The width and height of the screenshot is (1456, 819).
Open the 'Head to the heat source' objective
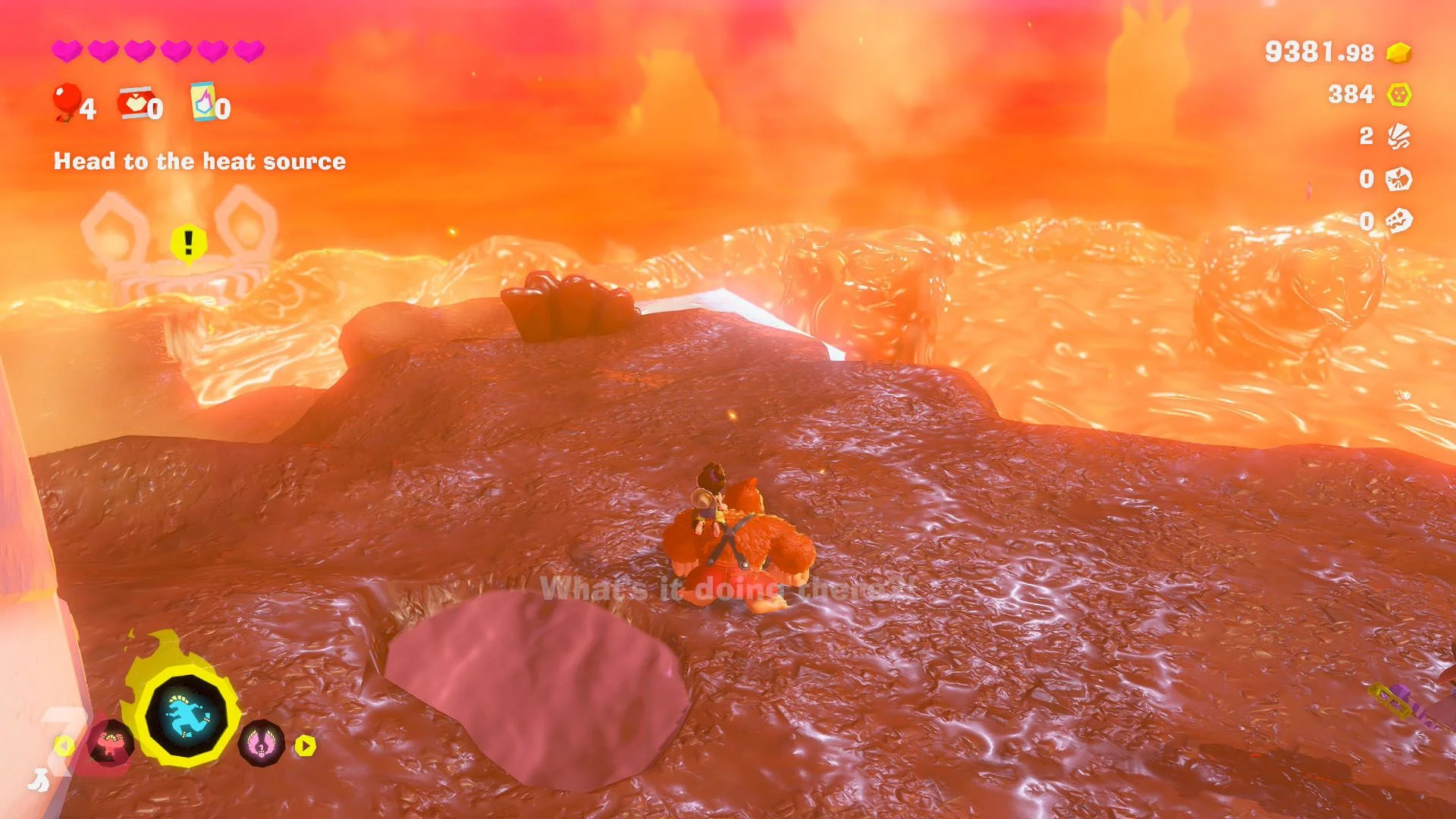[199, 162]
